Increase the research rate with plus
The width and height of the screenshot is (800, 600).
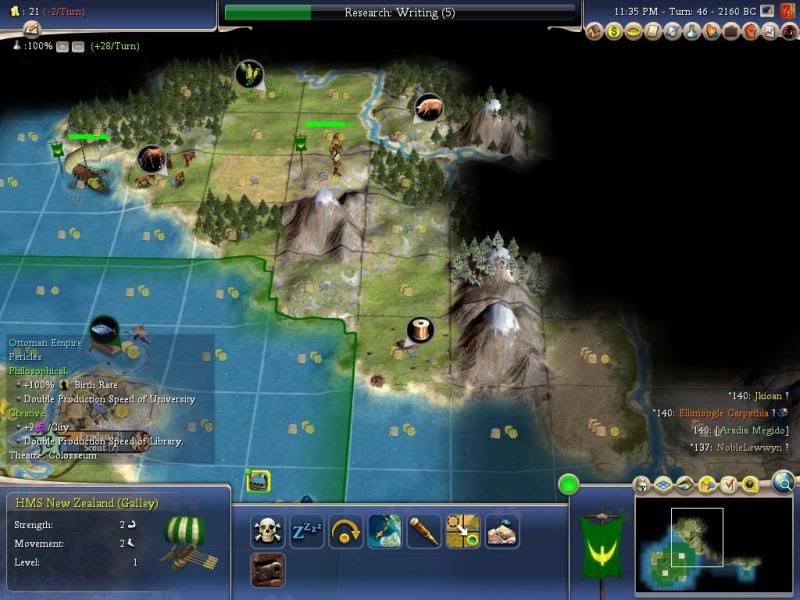(62, 46)
